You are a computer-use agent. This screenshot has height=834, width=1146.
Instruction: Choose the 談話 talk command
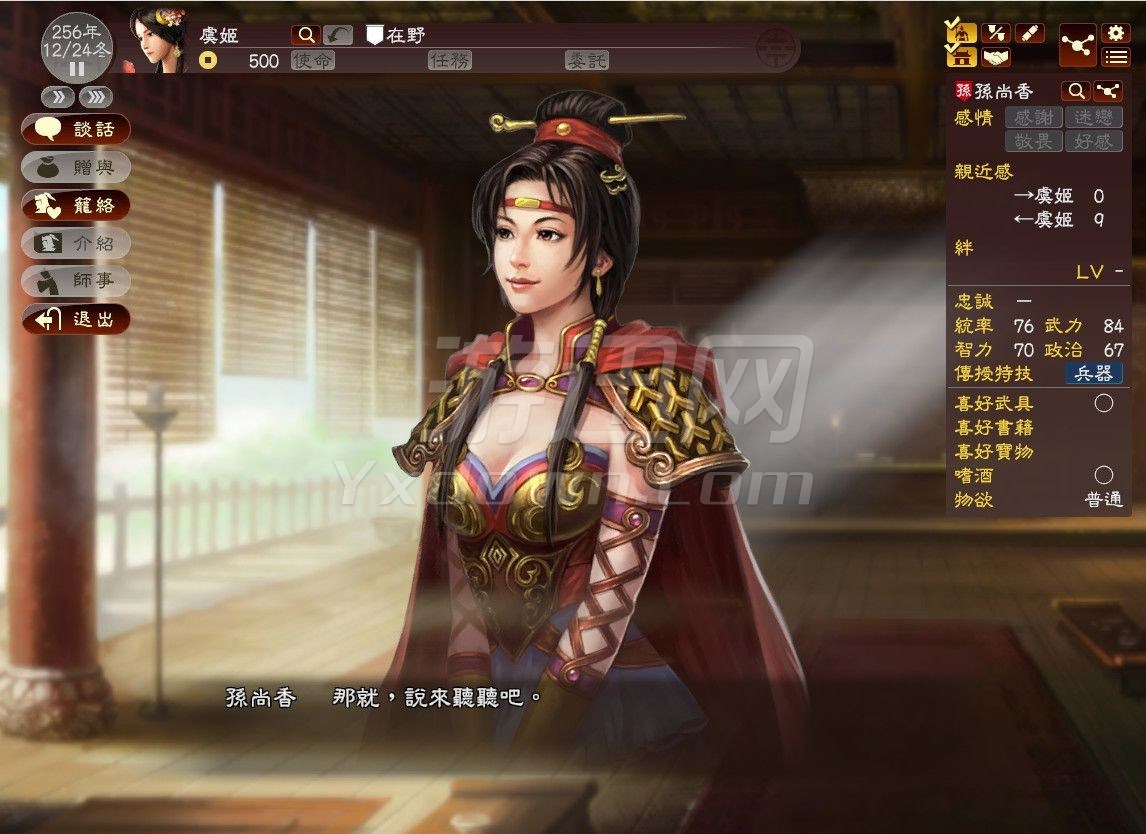[76, 129]
